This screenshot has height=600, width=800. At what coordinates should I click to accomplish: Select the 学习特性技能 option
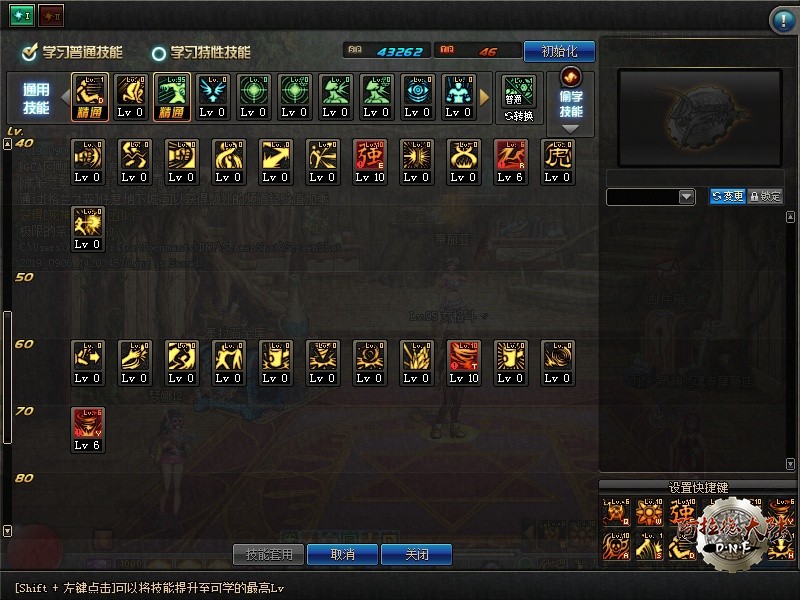(x=159, y=53)
